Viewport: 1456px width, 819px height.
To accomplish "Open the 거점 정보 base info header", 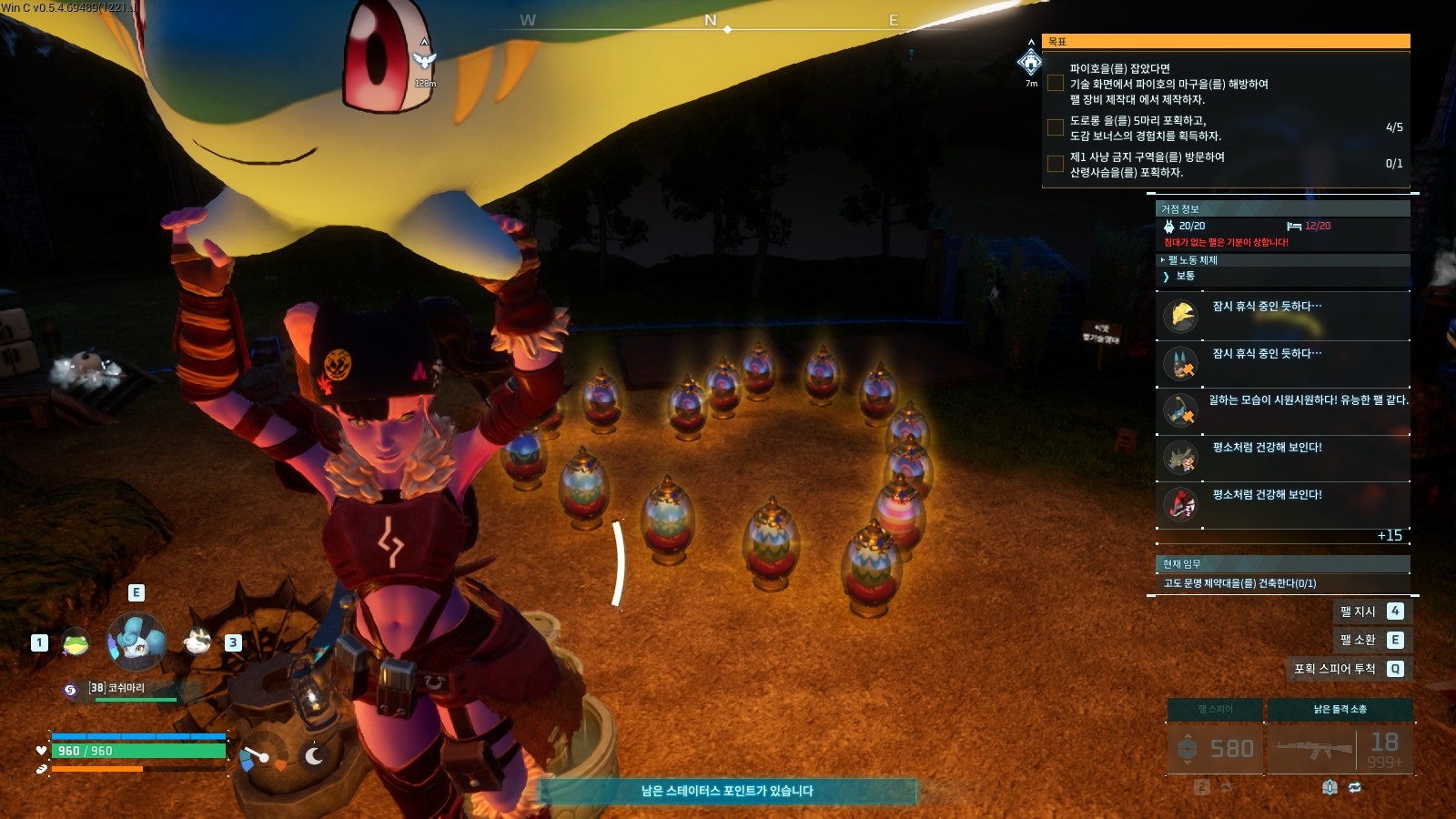I will click(1282, 209).
